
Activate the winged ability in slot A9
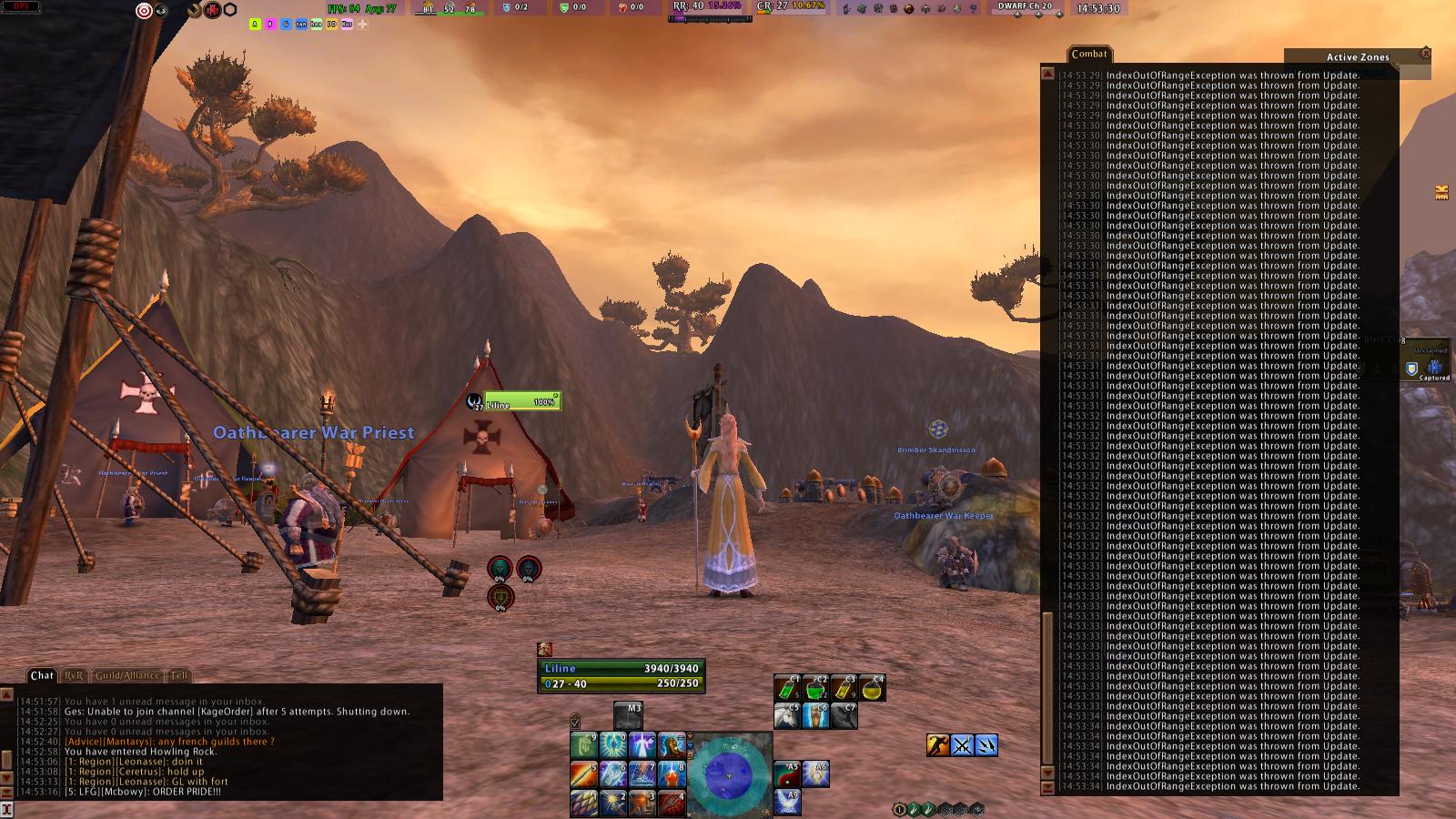tap(787, 802)
